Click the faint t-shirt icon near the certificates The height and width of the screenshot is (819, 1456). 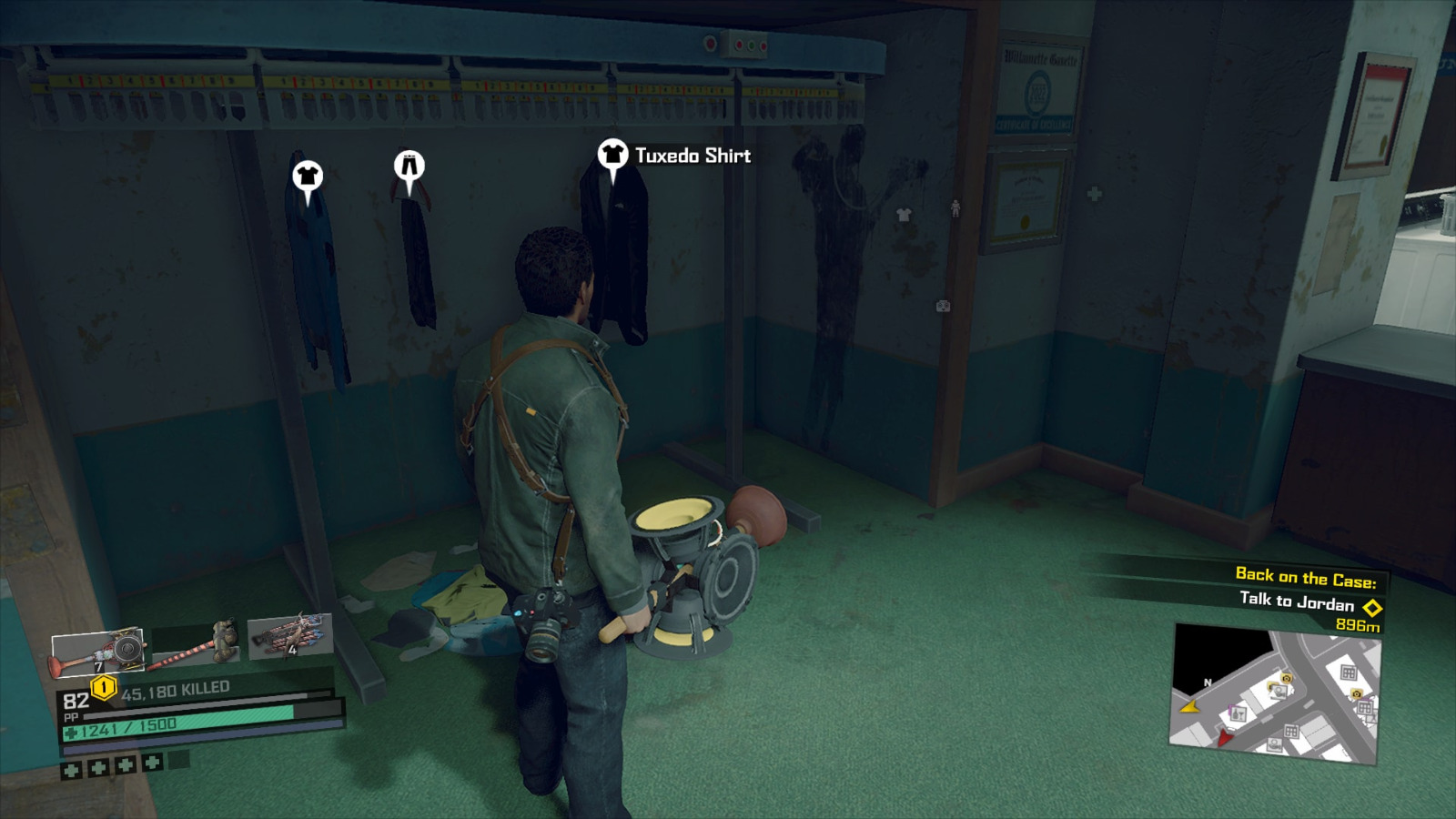pos(904,214)
